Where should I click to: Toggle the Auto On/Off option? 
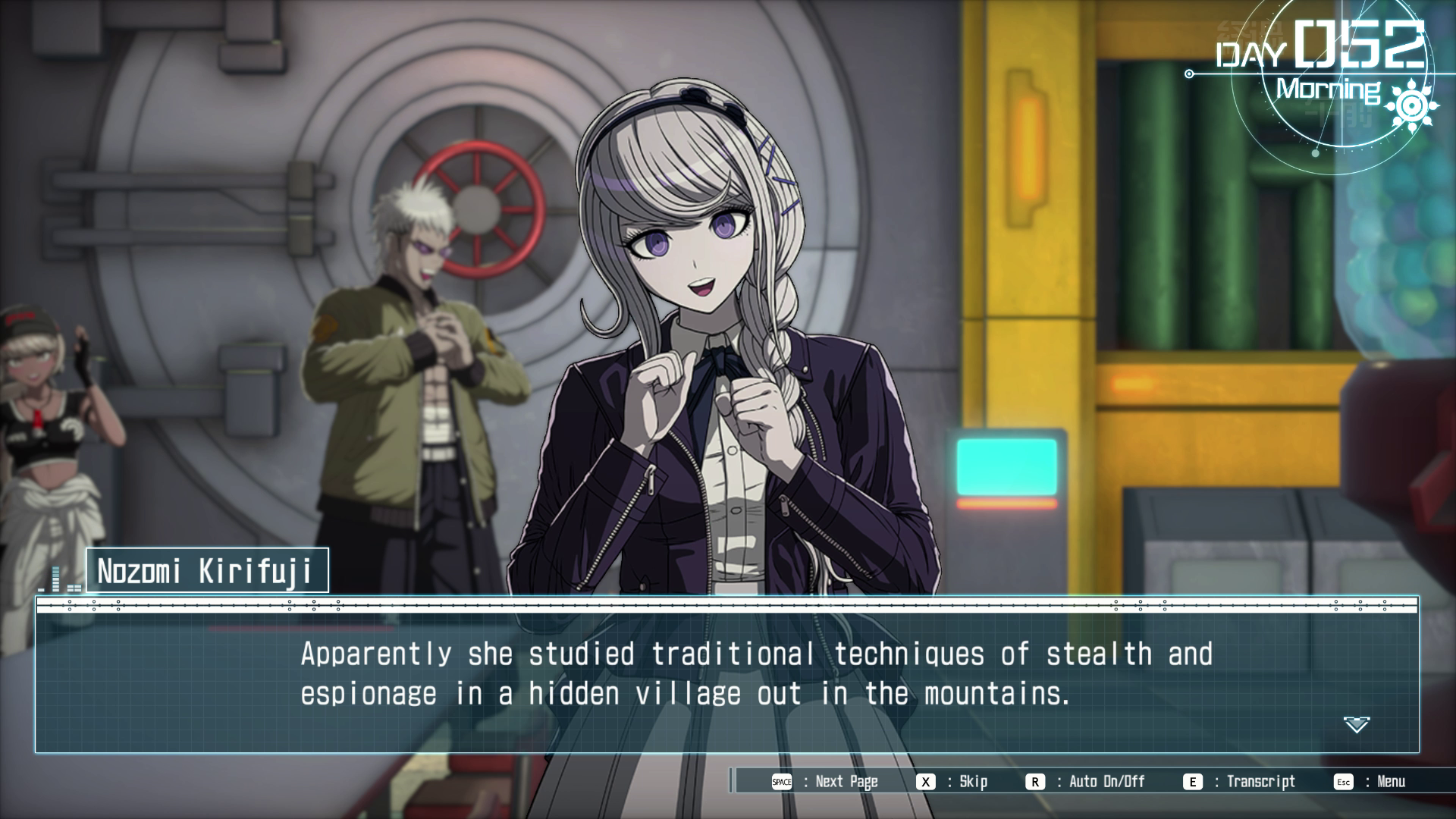[x=1086, y=782]
